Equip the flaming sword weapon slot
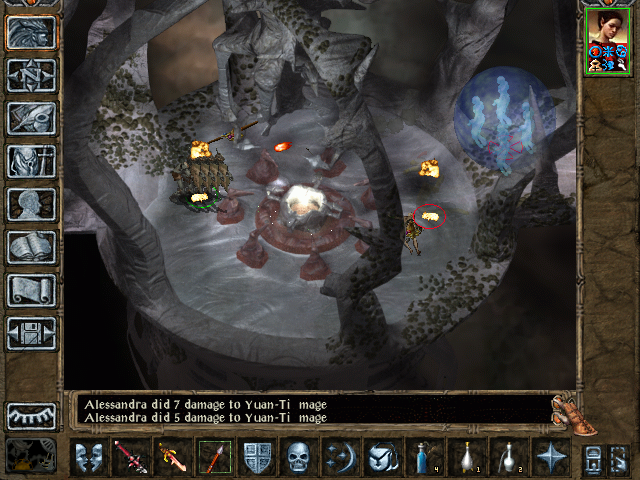The image size is (640, 480). click(171, 458)
